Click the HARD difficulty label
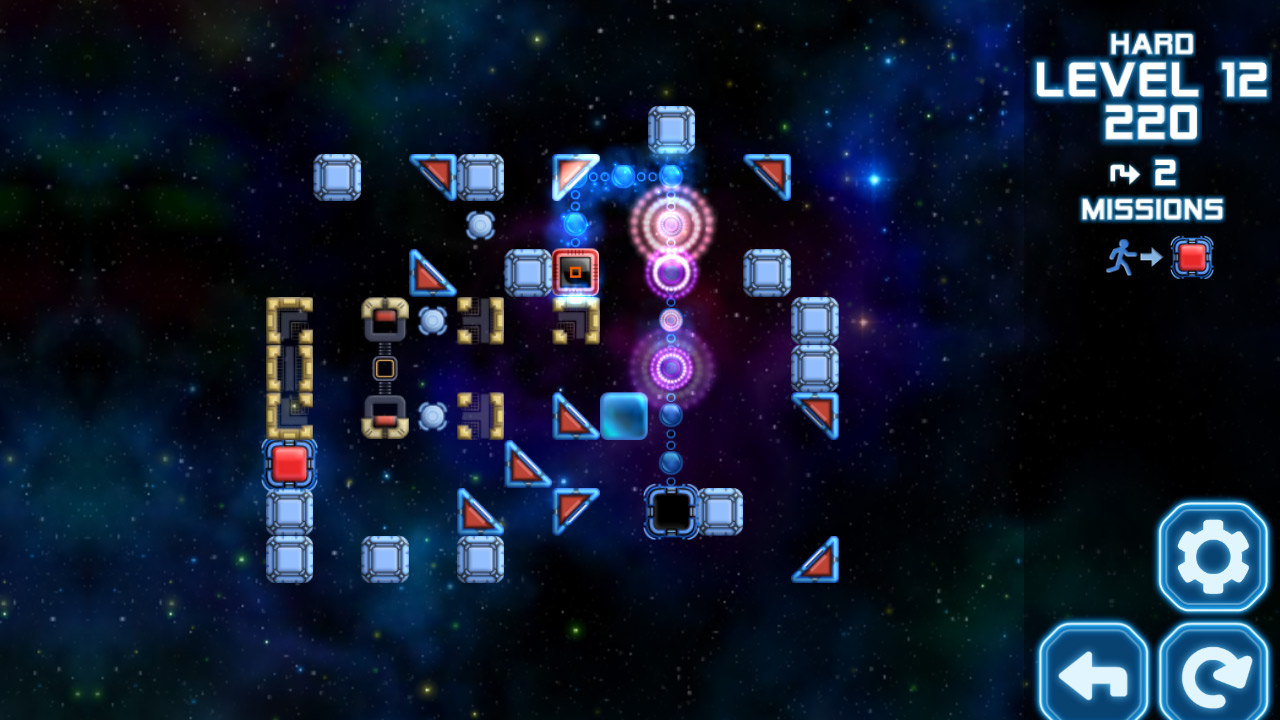This screenshot has height=720, width=1280. tap(1152, 43)
